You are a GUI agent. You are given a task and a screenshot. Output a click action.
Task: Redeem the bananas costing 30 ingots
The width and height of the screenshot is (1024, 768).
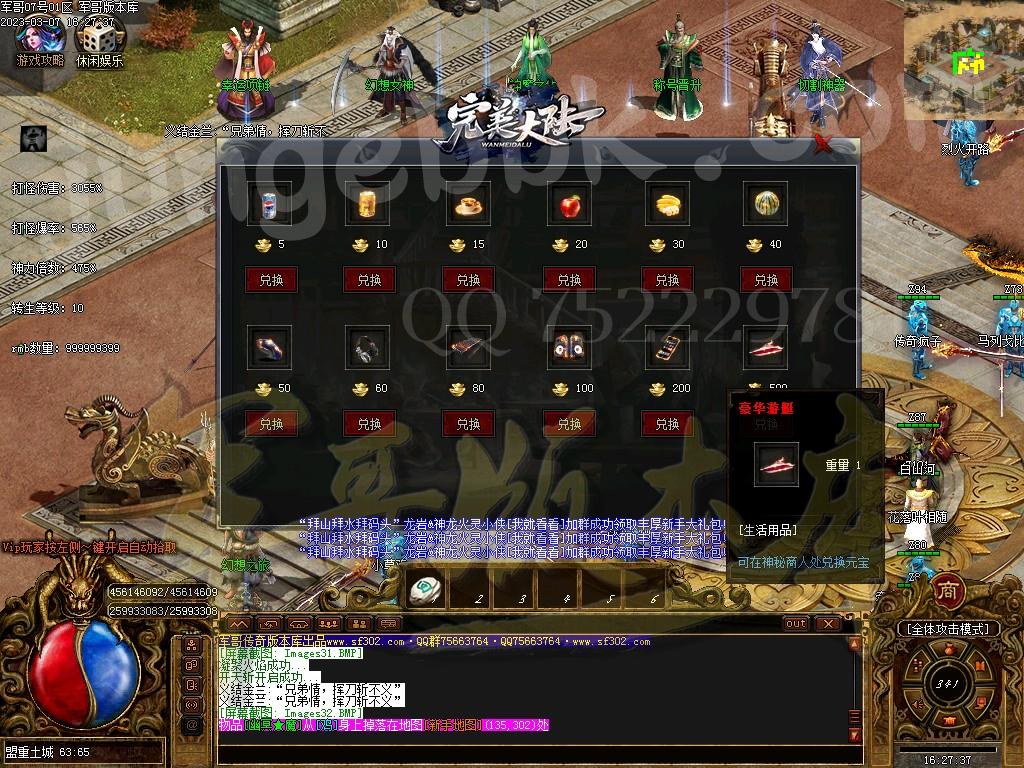667,279
